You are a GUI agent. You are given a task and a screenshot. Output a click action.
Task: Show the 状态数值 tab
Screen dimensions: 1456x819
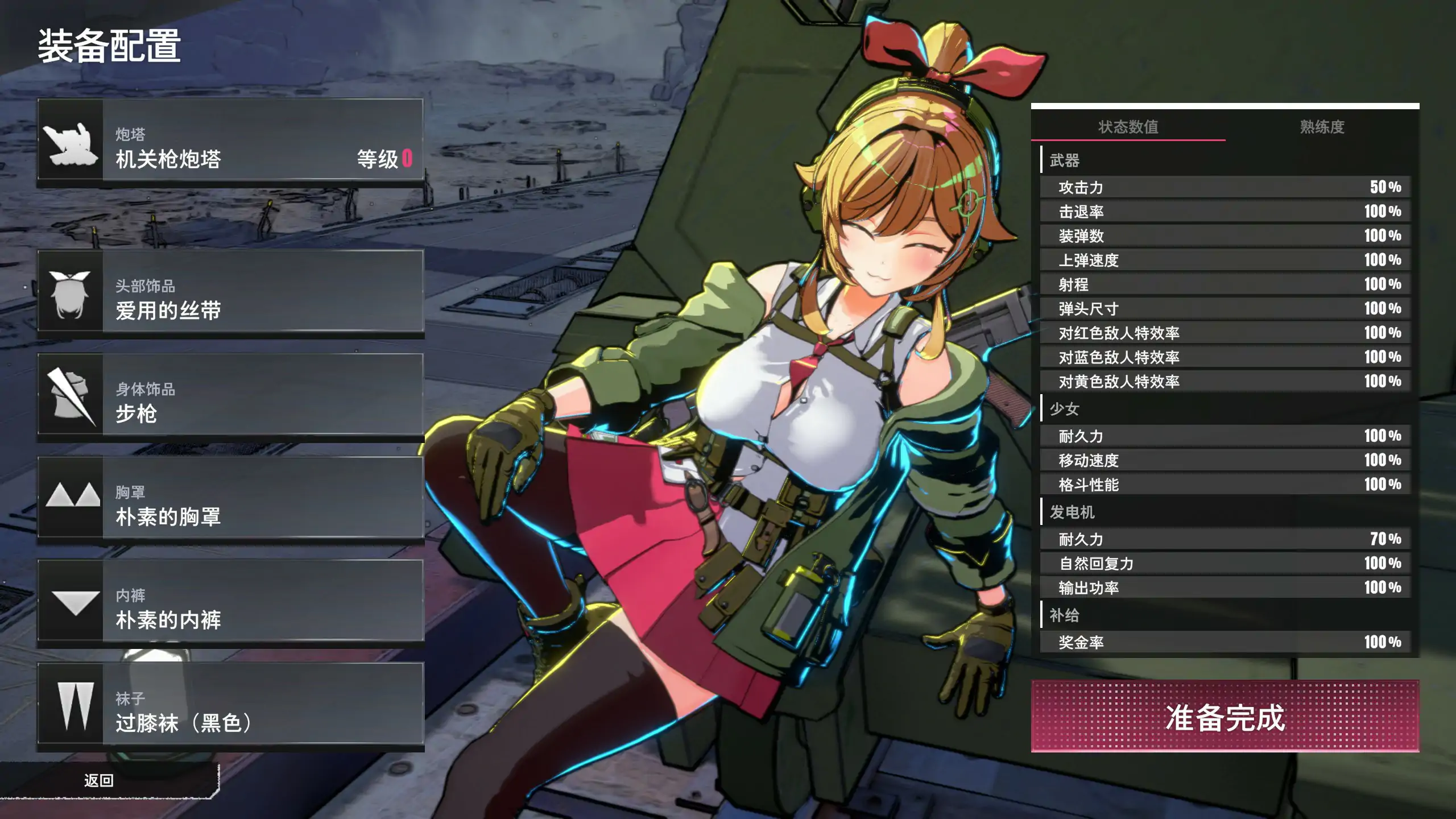pos(1128,126)
